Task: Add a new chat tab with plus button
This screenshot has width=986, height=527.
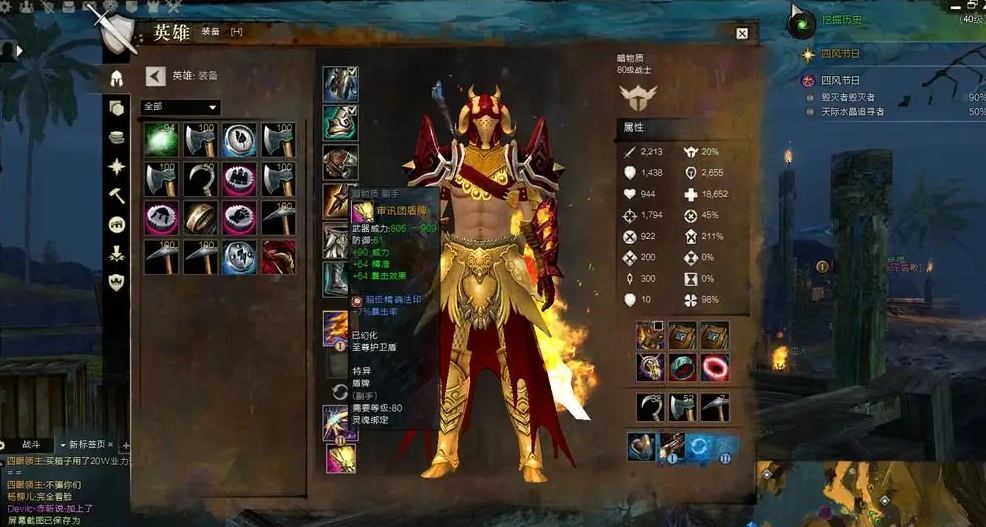Action: 126,444
